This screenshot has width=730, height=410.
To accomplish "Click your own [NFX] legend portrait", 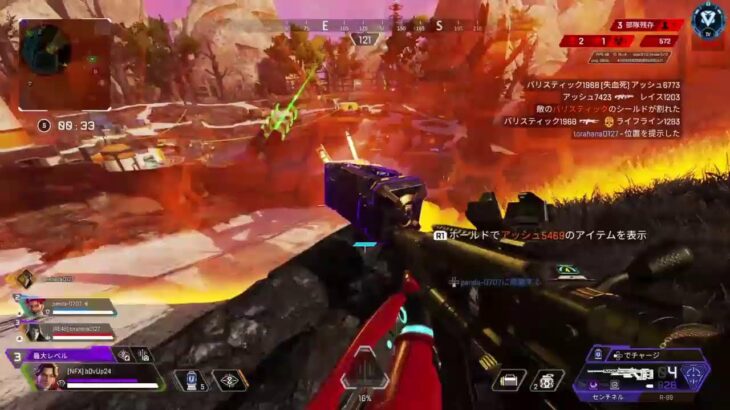I will click(43, 377).
